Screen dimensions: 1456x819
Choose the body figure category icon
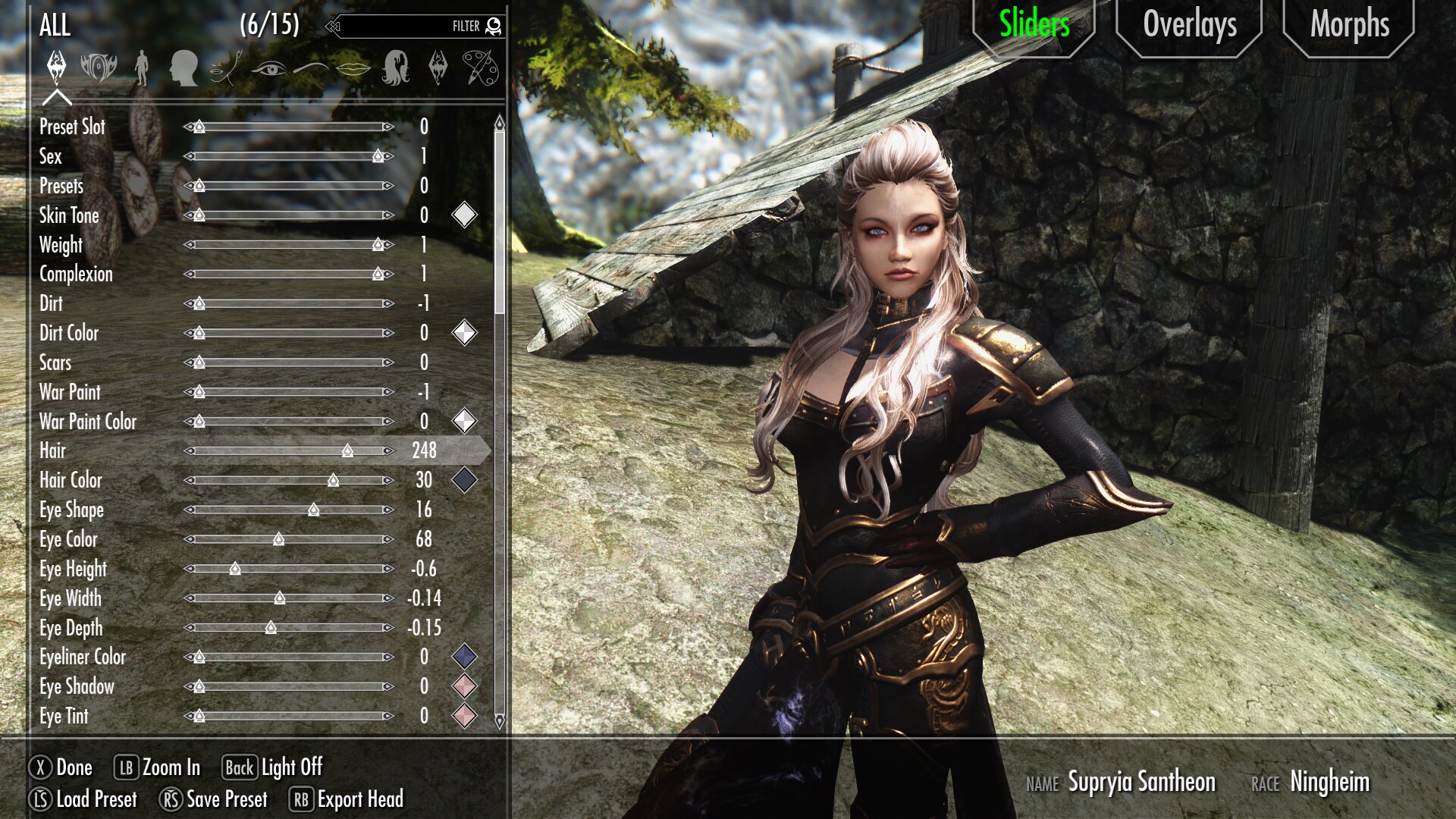(x=141, y=68)
